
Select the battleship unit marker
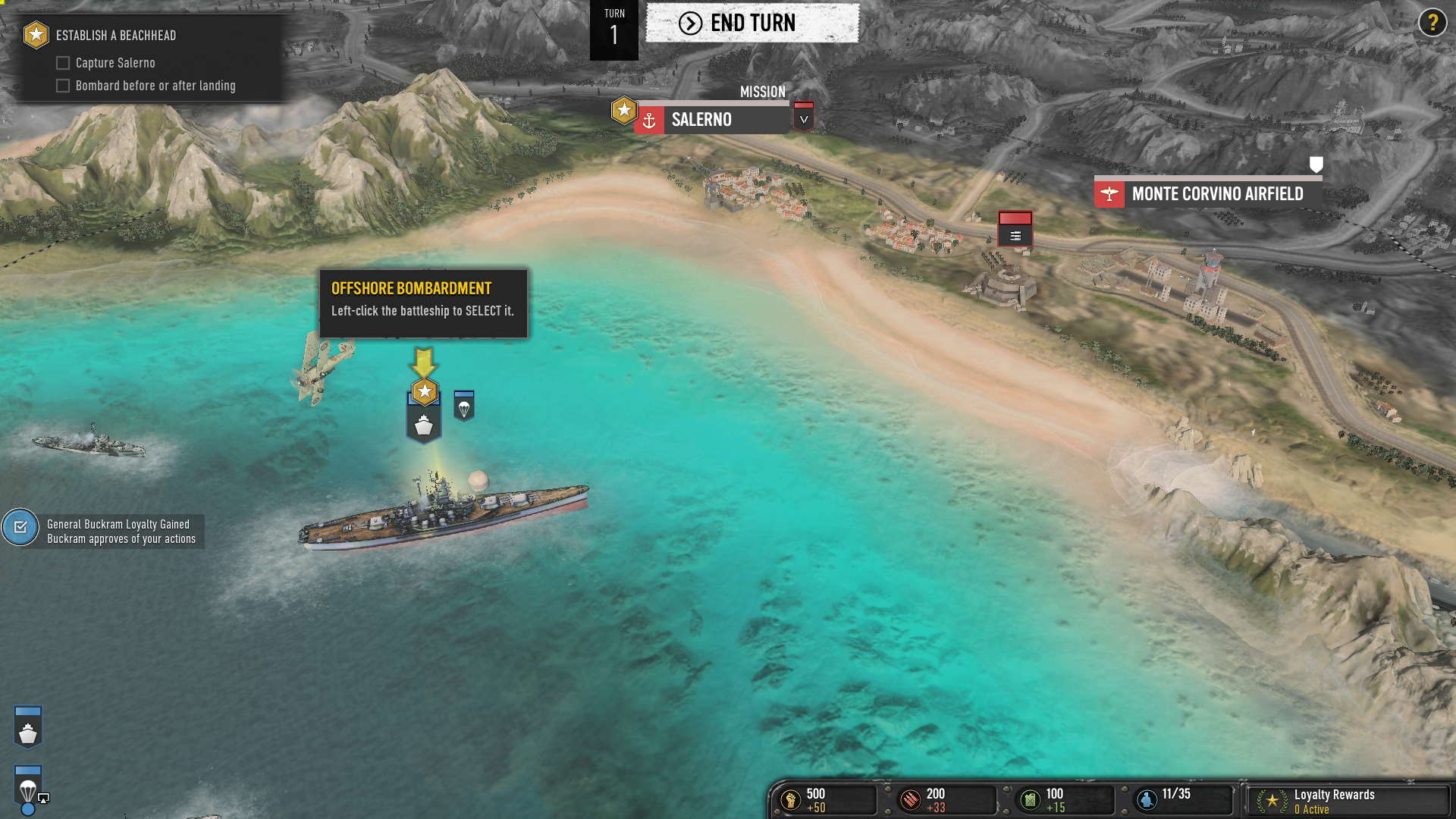(x=424, y=425)
